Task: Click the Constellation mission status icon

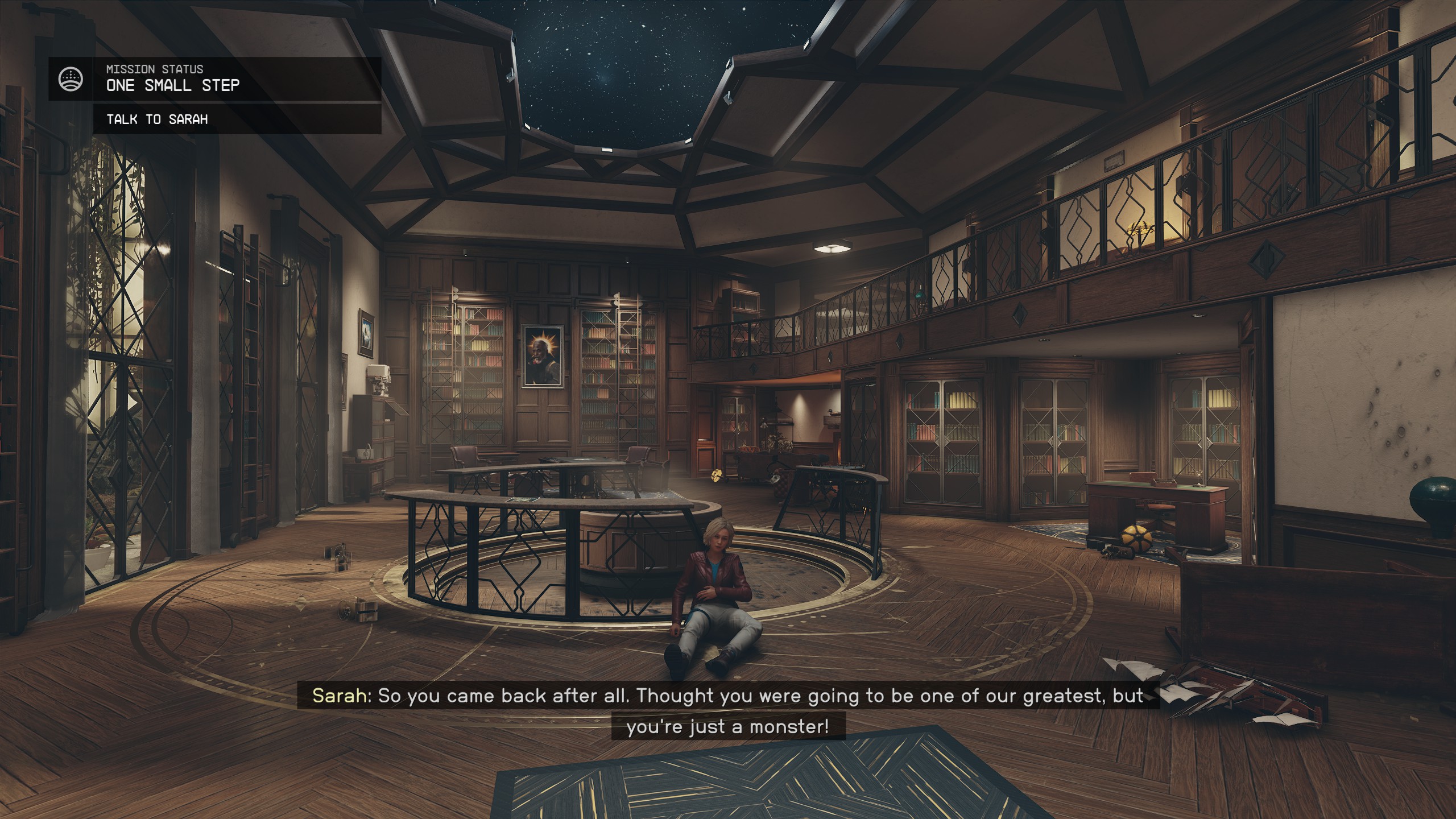Action: pos(71,79)
